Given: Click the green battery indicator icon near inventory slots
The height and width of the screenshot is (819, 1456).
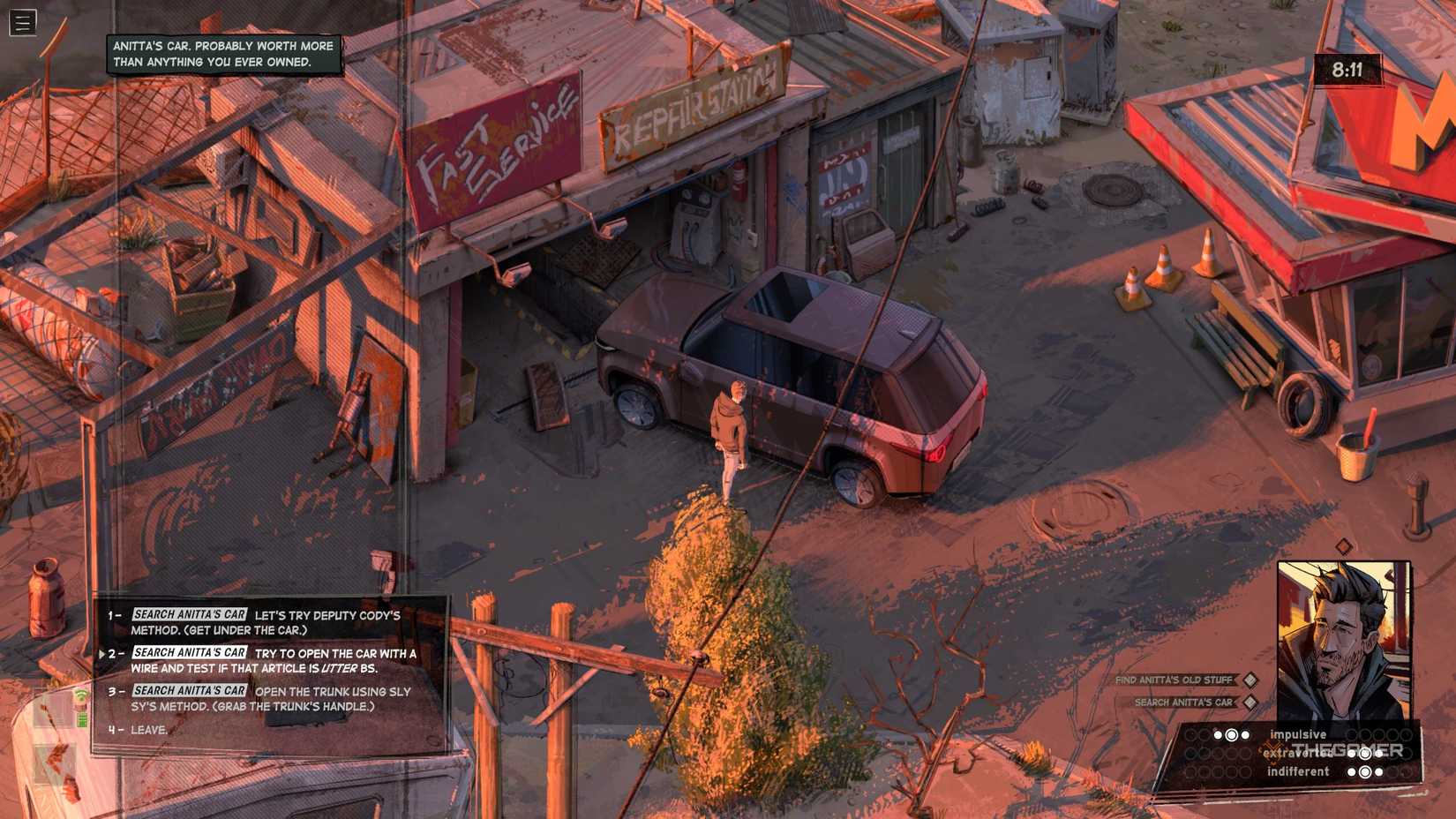Looking at the screenshot, I should point(82,718).
